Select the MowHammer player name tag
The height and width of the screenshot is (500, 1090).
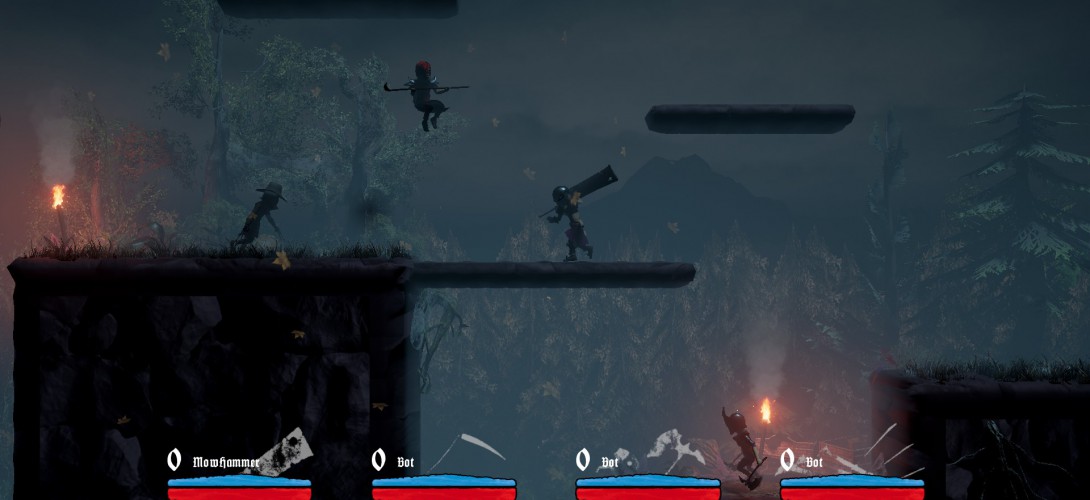click(226, 462)
